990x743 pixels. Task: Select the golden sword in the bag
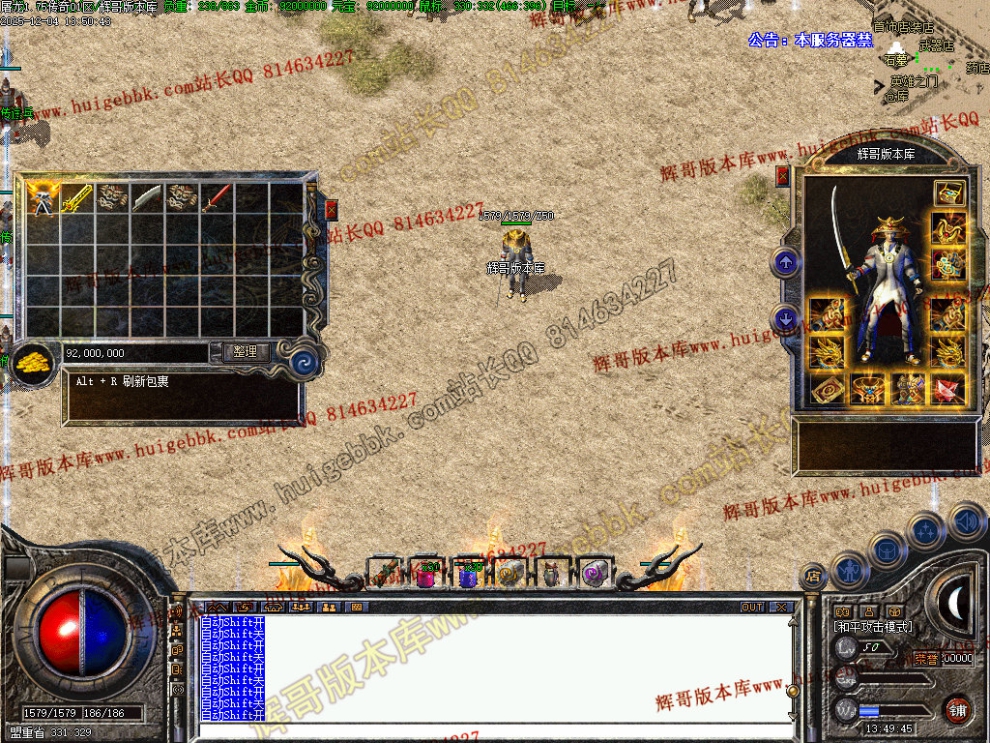(x=78, y=198)
